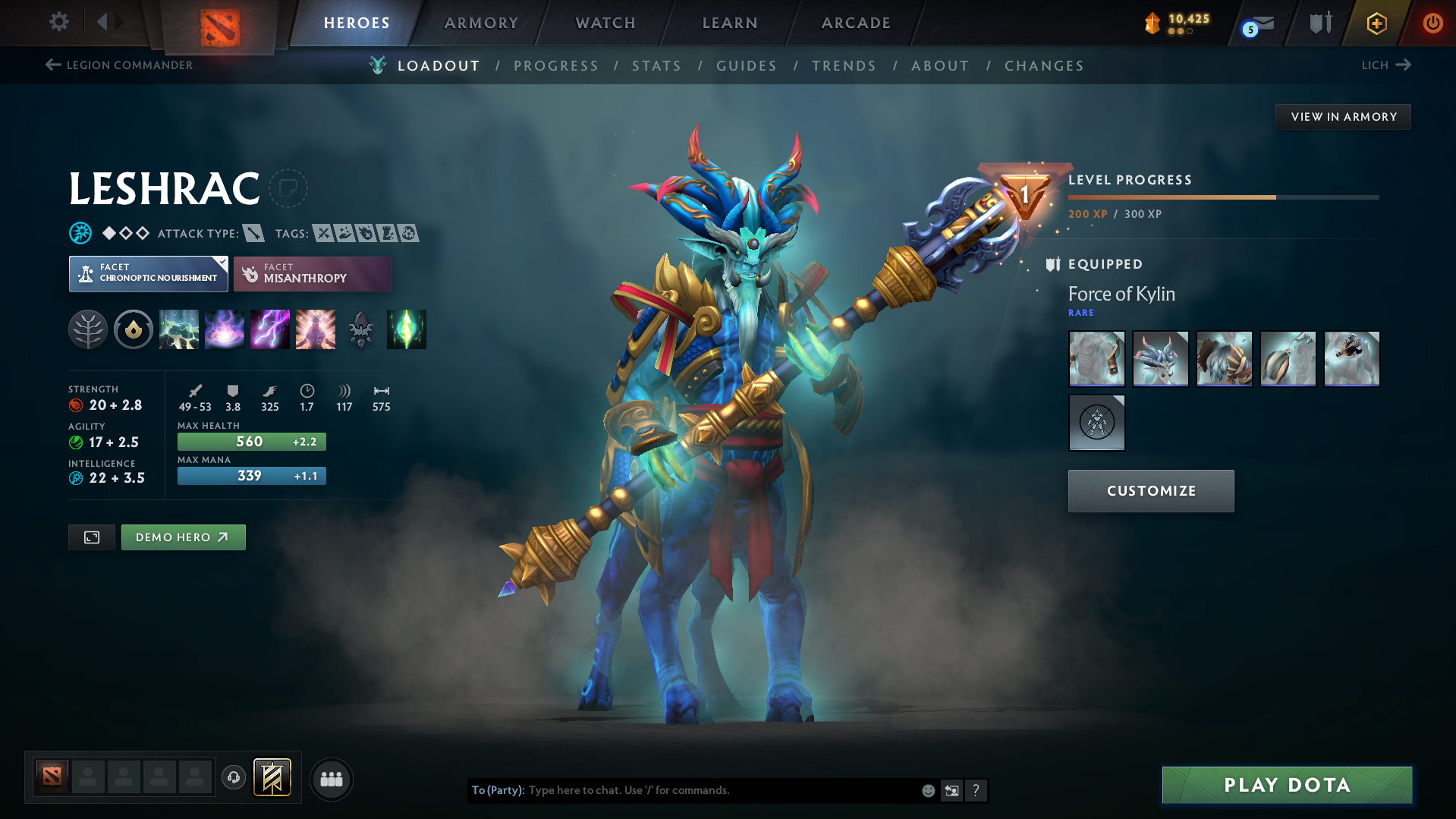Click the CUSTOMIZE button under Force of Kylin
The image size is (1456, 819).
1150,490
